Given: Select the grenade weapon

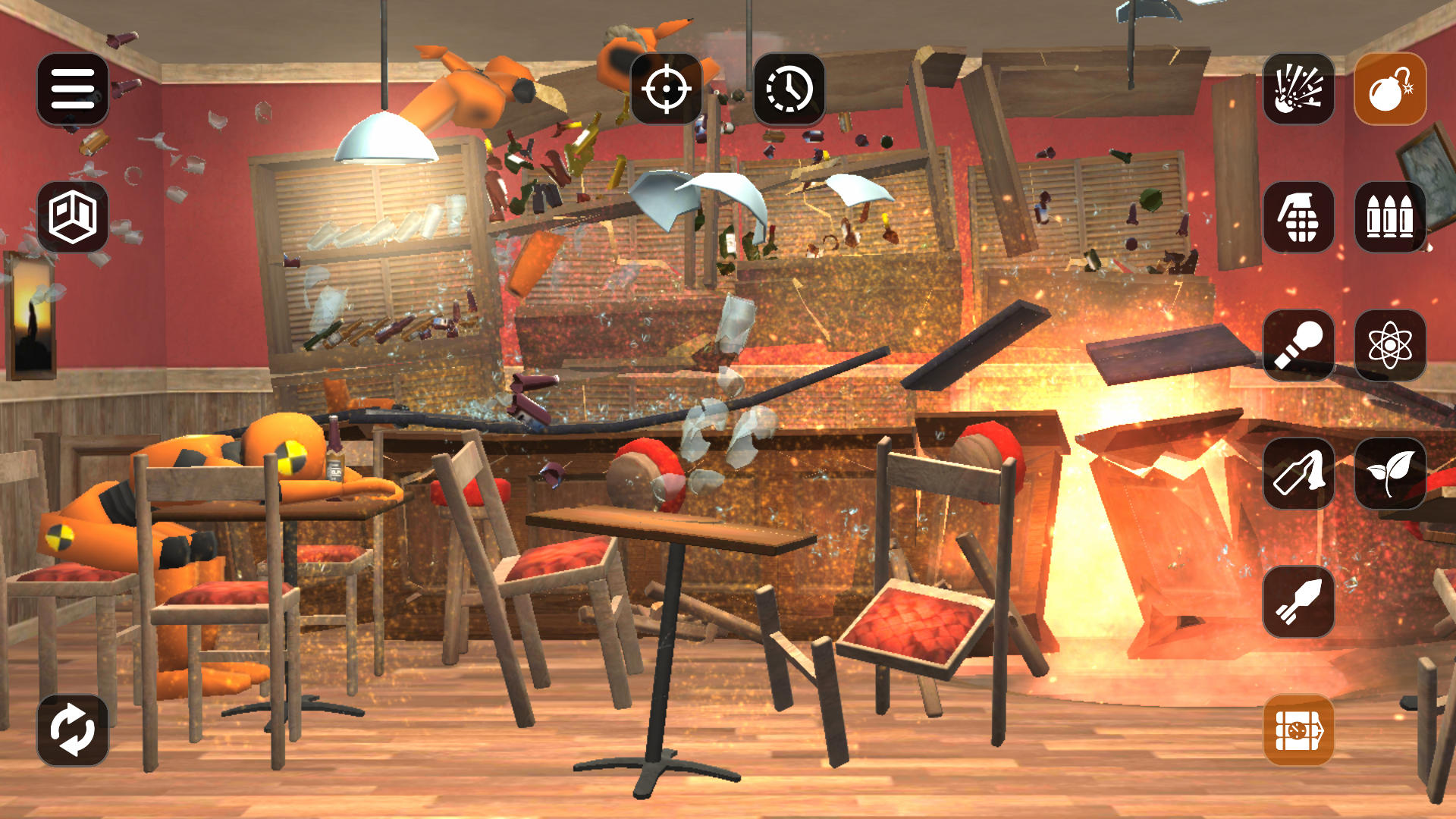Looking at the screenshot, I should [x=1298, y=219].
